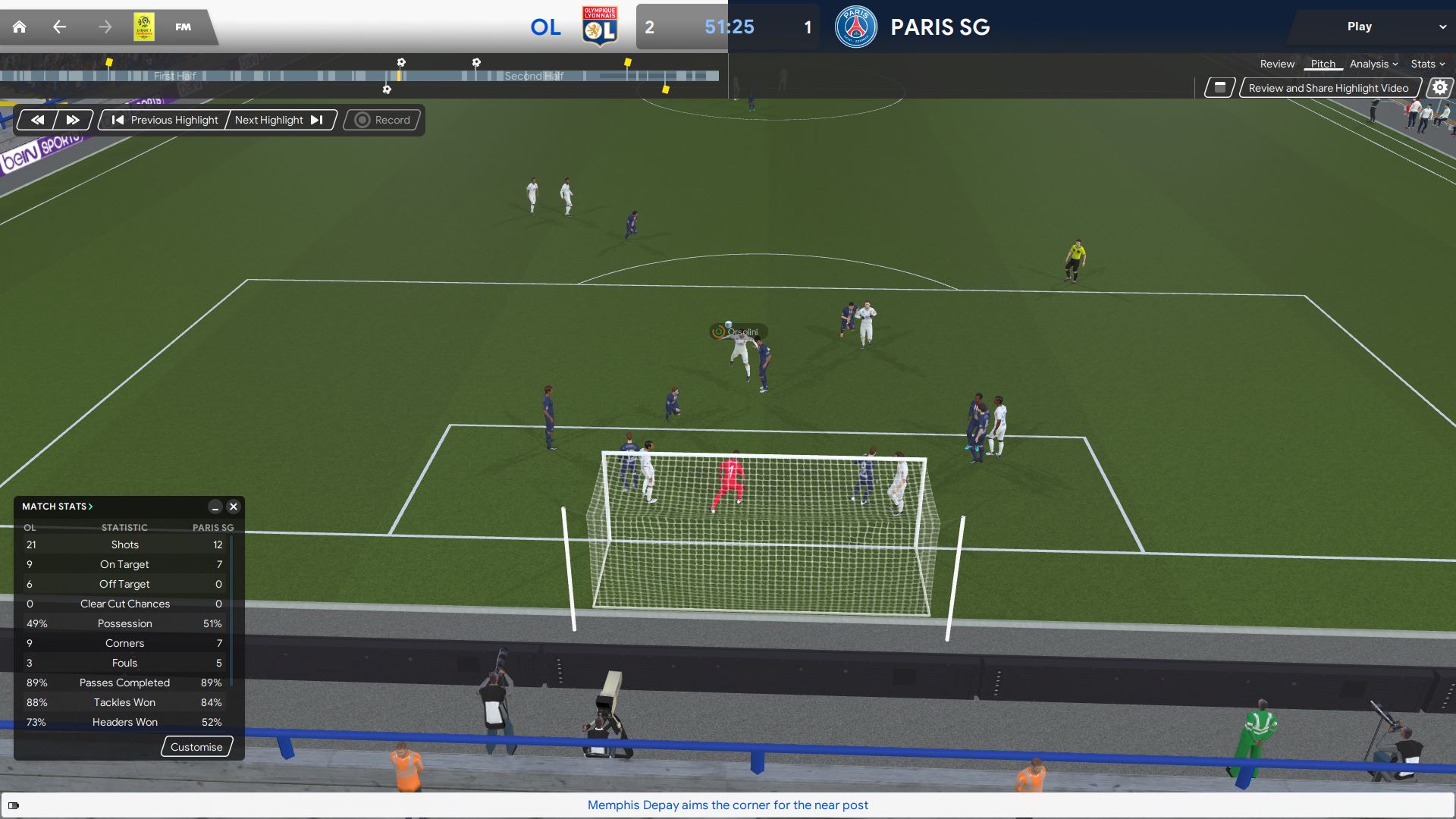Close the Match Stats panel
The image size is (1456, 819).
click(234, 507)
